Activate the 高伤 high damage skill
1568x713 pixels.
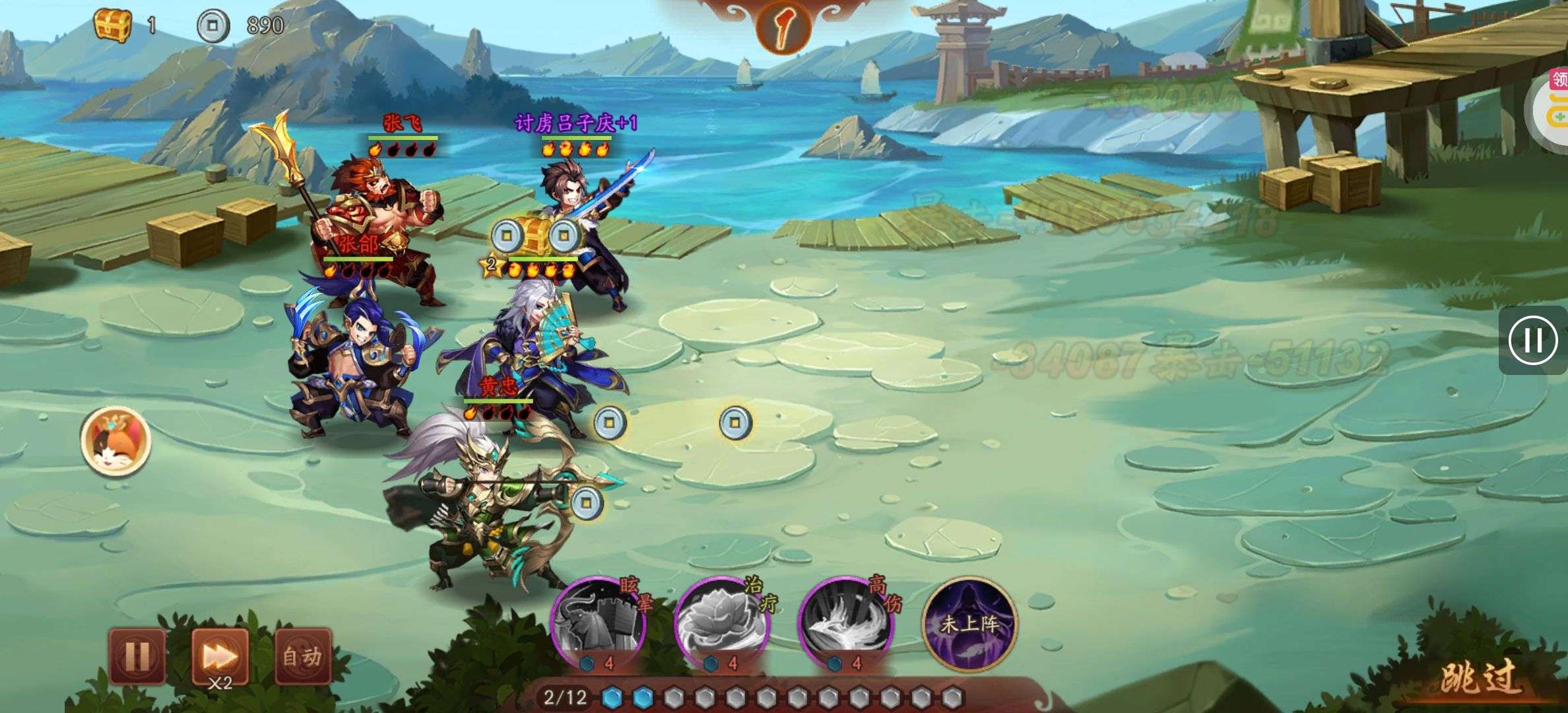846,623
